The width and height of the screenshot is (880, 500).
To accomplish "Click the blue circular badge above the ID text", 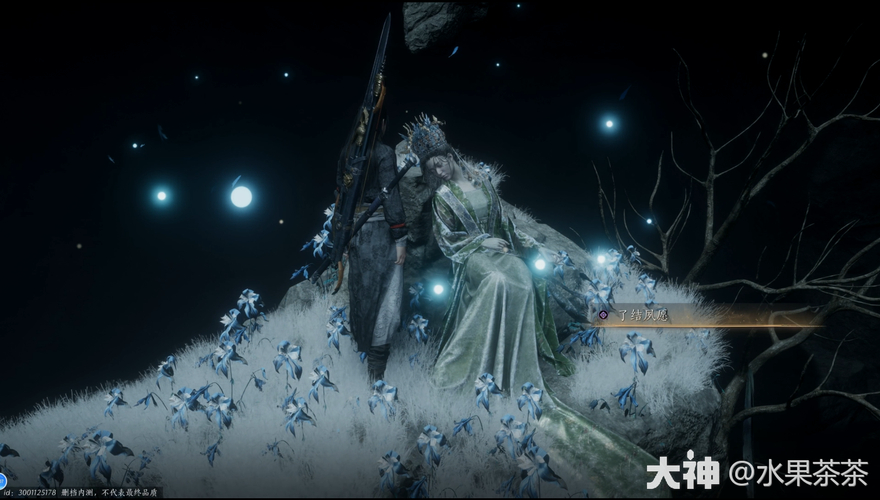I will (x=3, y=480).
